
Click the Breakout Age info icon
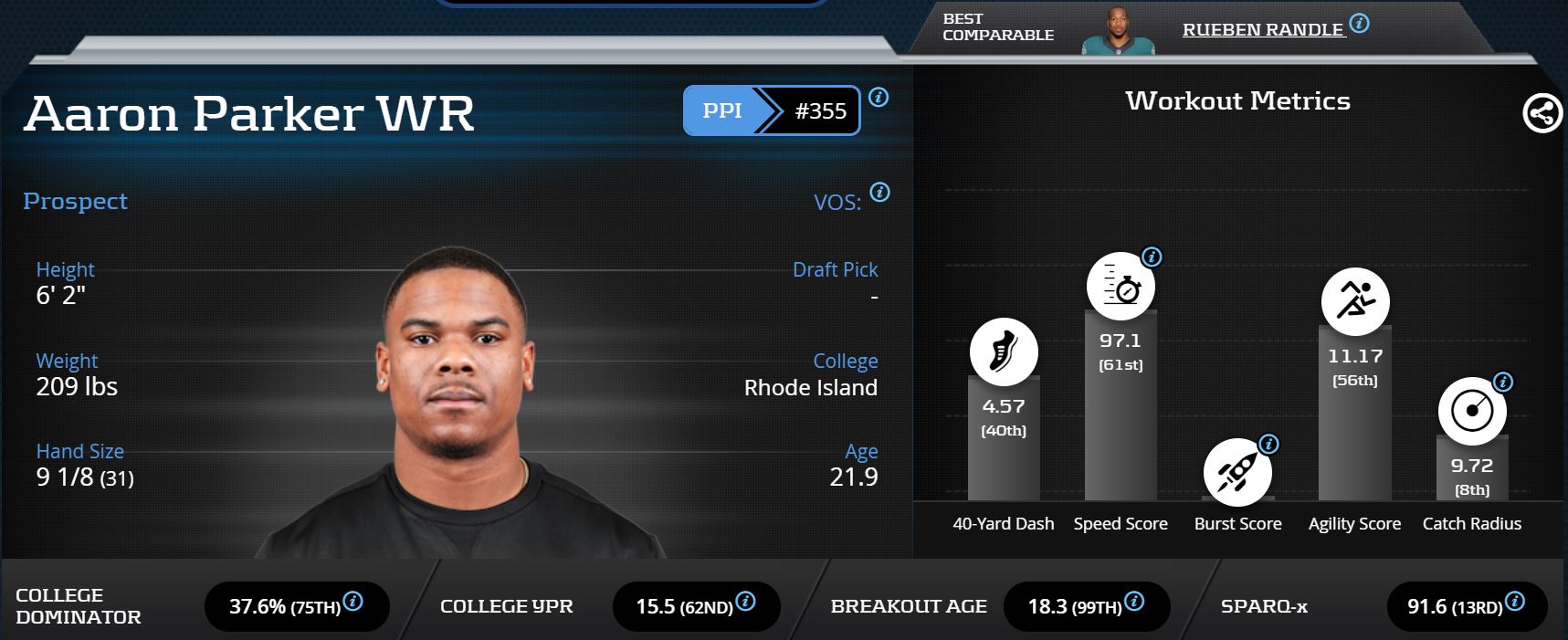click(x=1133, y=602)
